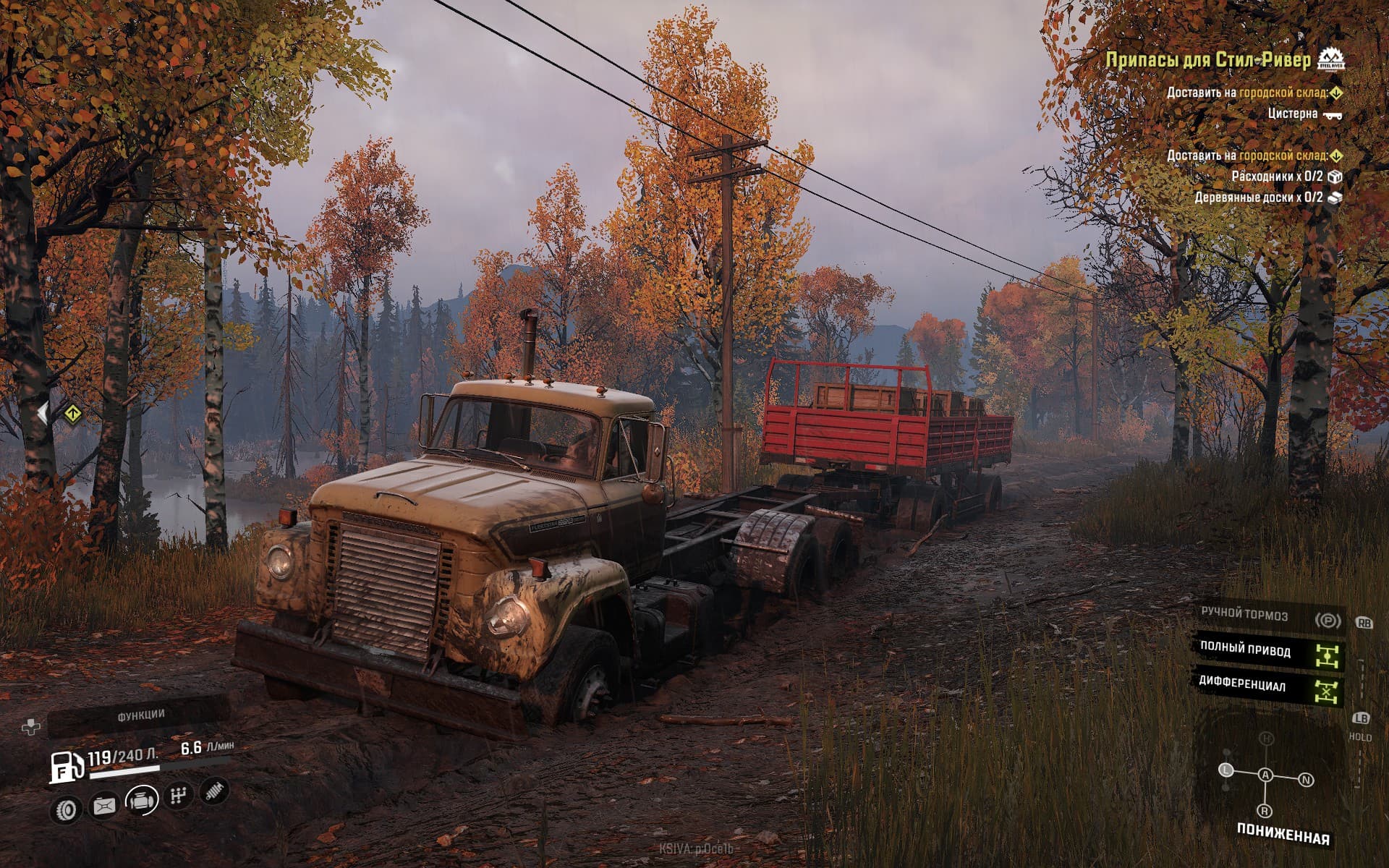Click the gearbox status icon
1389x868 pixels.
click(x=178, y=796)
